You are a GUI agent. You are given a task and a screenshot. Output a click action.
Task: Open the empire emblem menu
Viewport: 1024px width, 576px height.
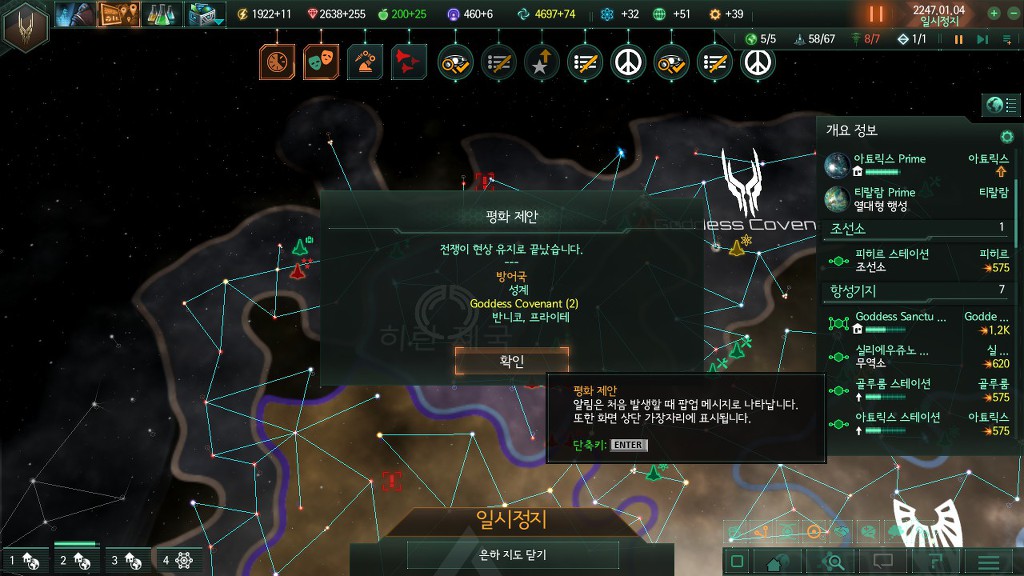coord(26,27)
